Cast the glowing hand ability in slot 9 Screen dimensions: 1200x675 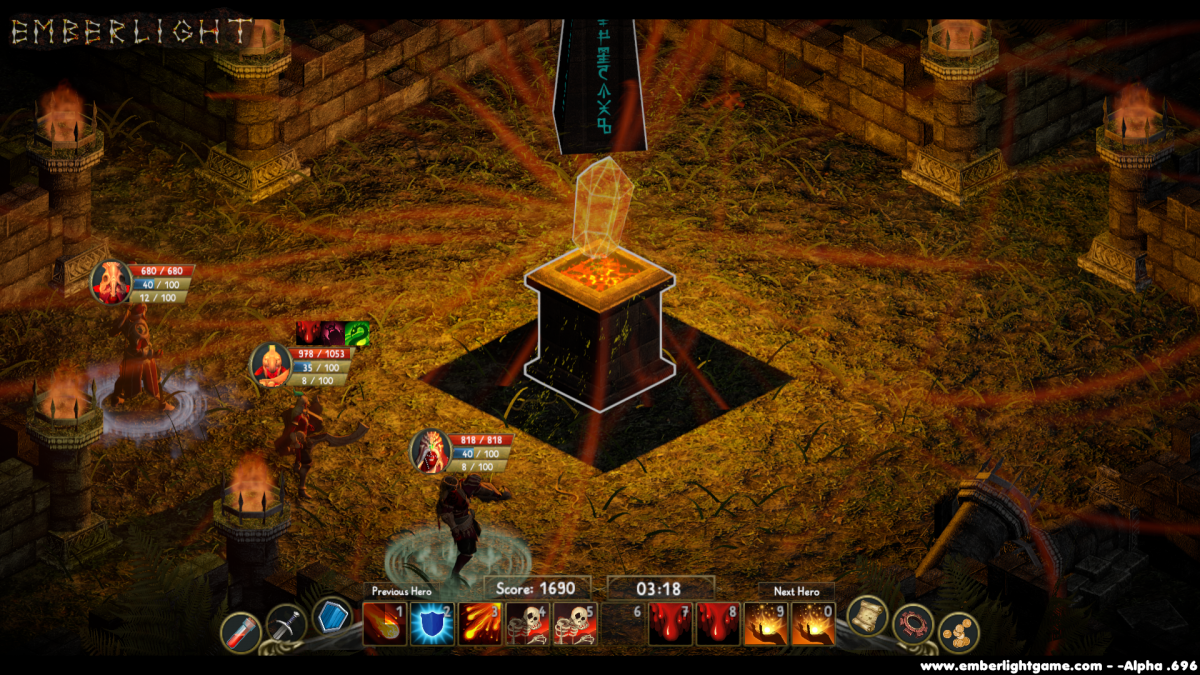765,624
